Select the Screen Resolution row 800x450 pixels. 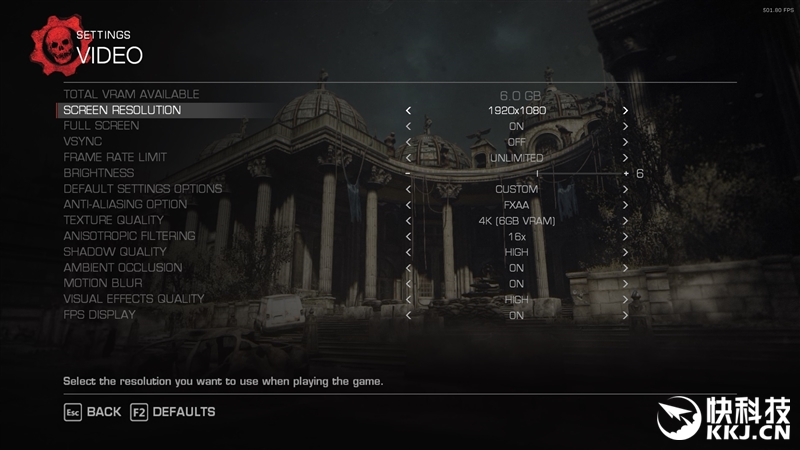pos(122,110)
